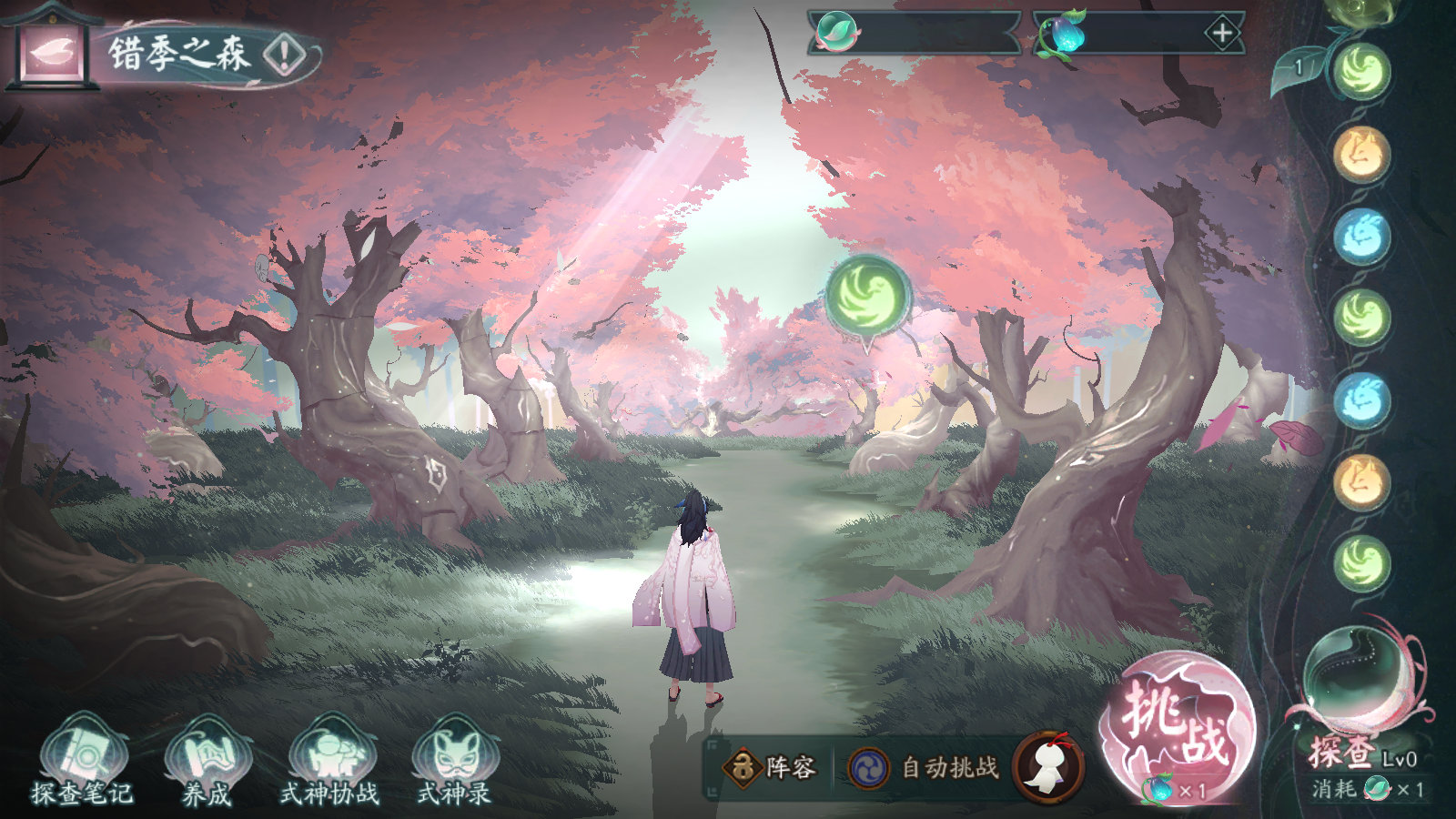The image size is (1456, 819).
Task: Open the 养成 cultivation menu
Action: (x=206, y=762)
